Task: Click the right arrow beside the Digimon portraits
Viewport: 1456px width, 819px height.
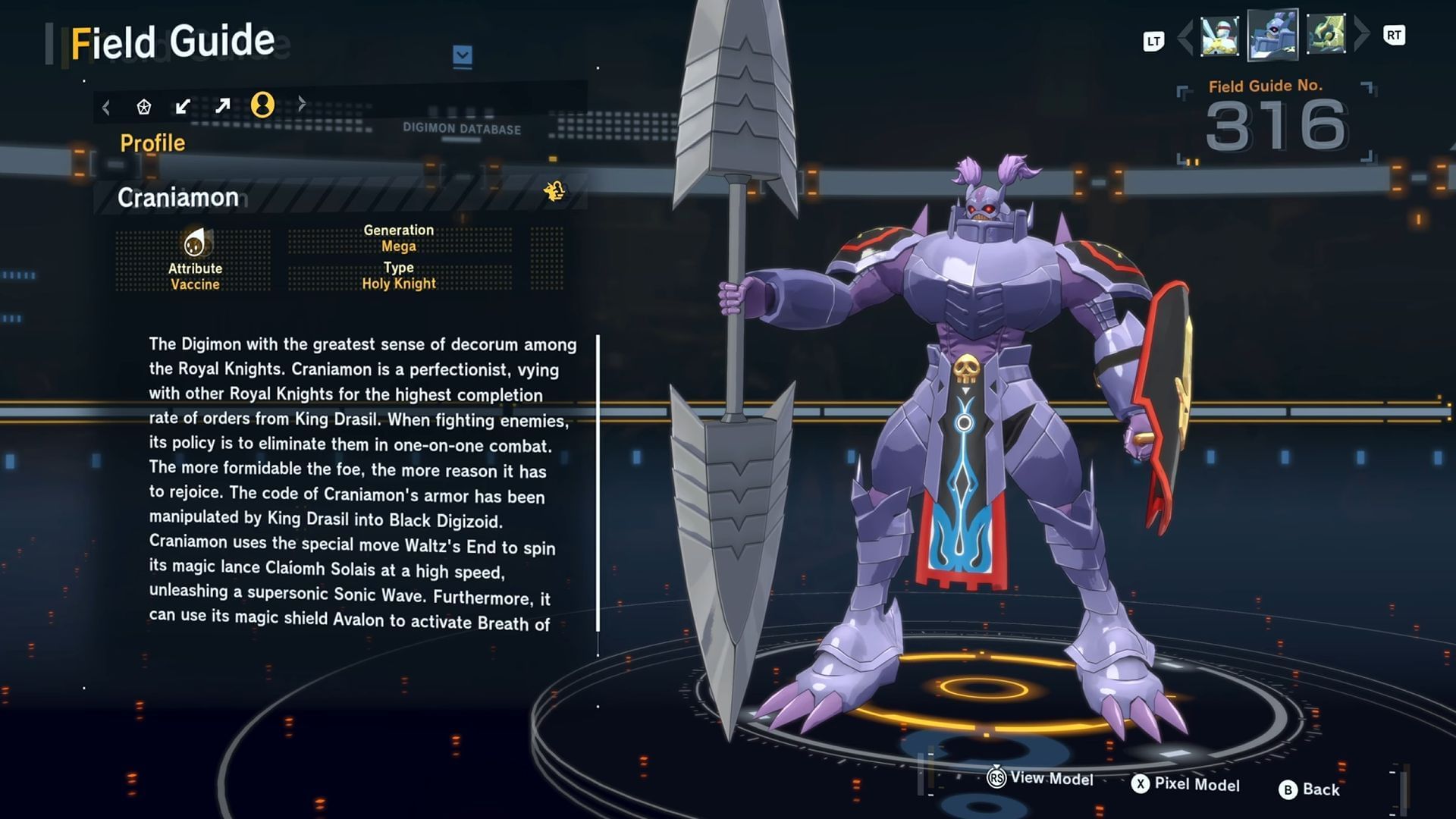Action: [x=1362, y=34]
